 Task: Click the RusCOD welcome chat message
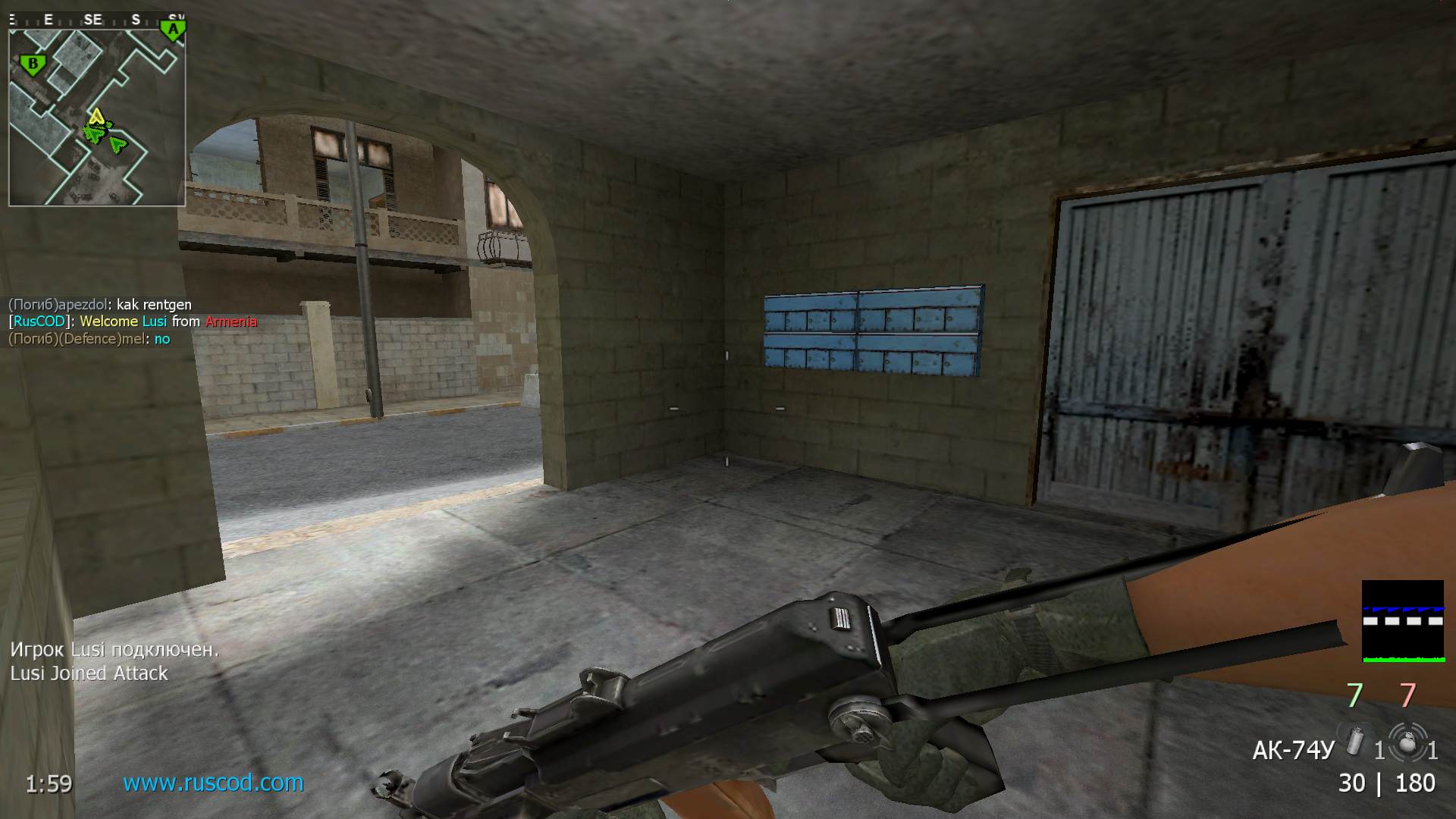click(133, 322)
